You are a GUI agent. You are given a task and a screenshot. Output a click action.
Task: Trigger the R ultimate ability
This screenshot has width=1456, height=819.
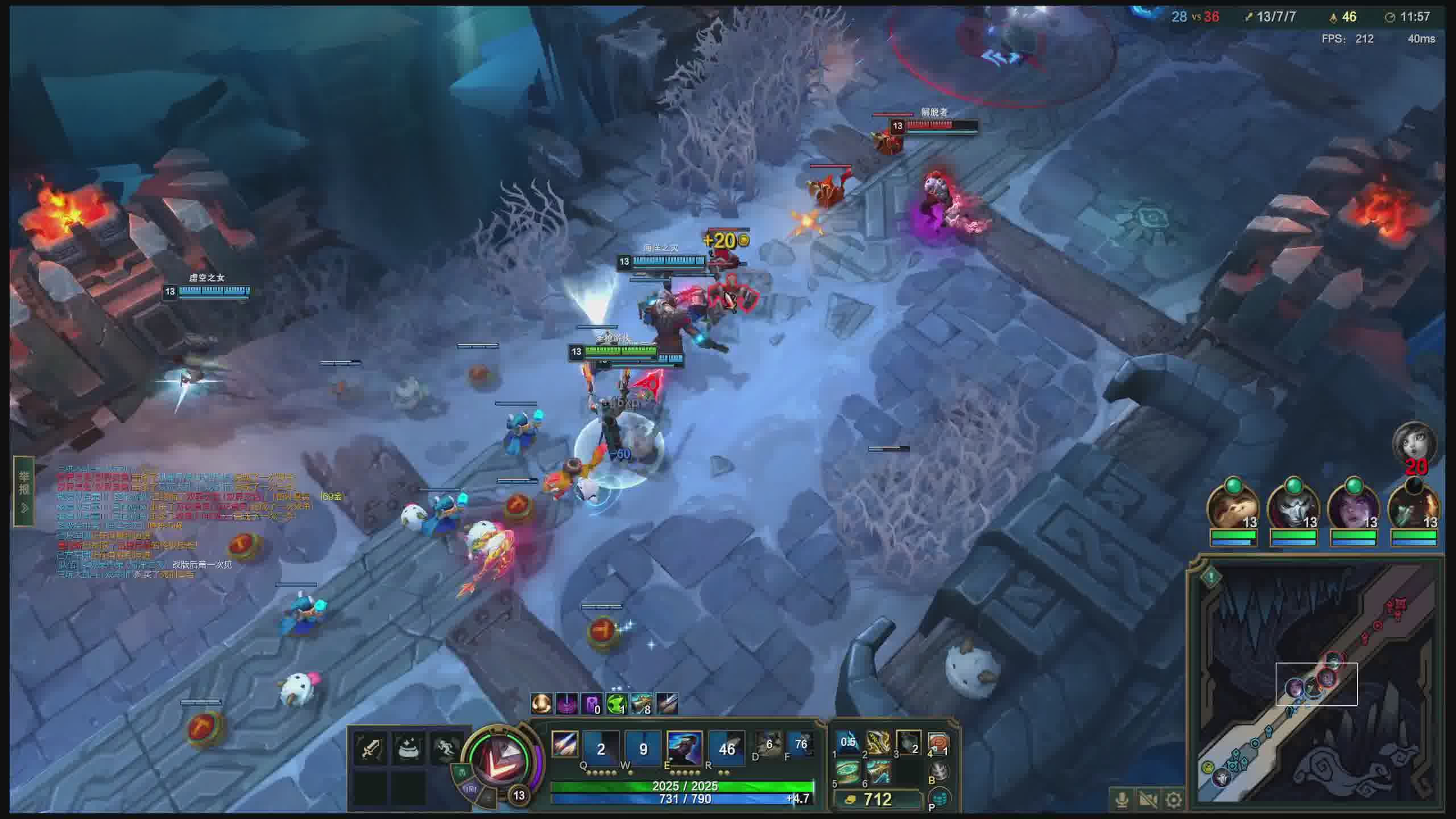point(726,748)
